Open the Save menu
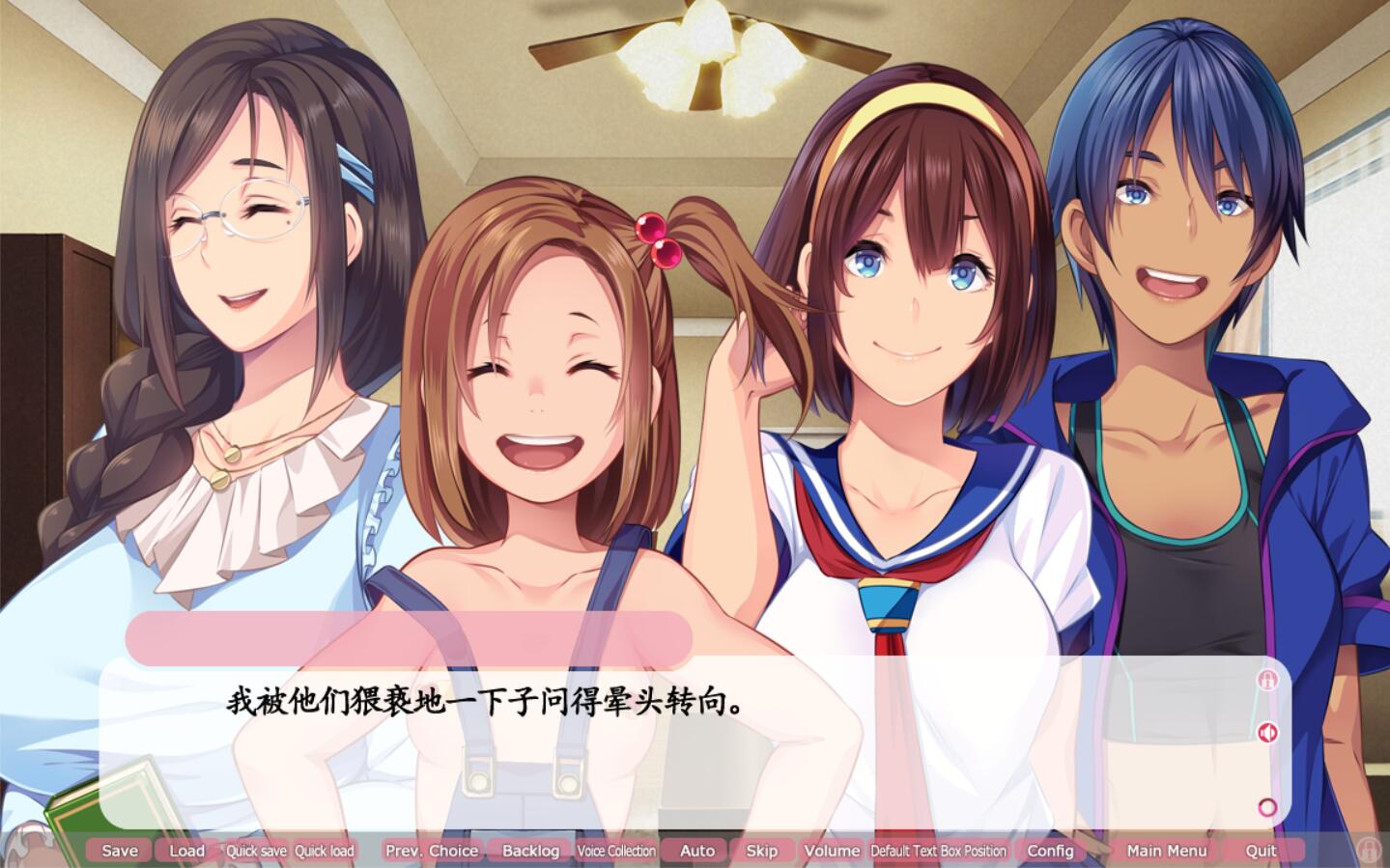1390x868 pixels. 120,851
